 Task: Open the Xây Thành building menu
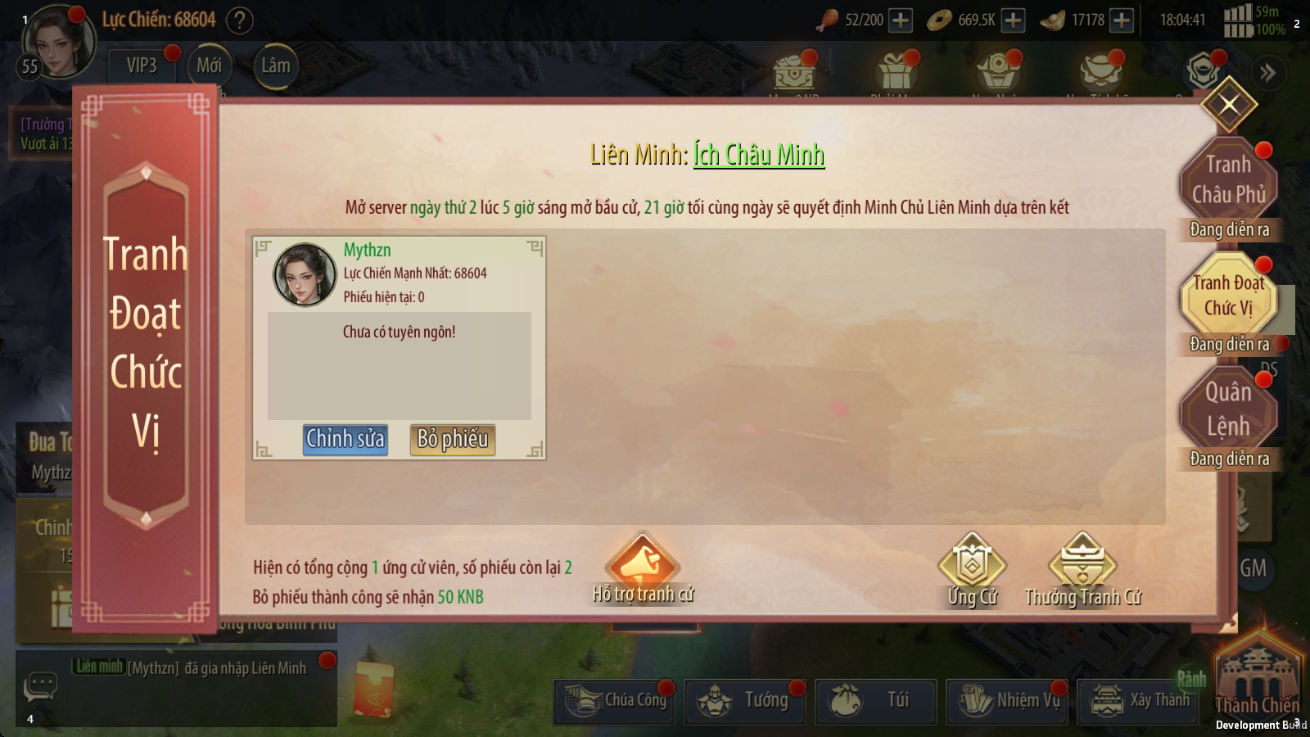[1137, 701]
